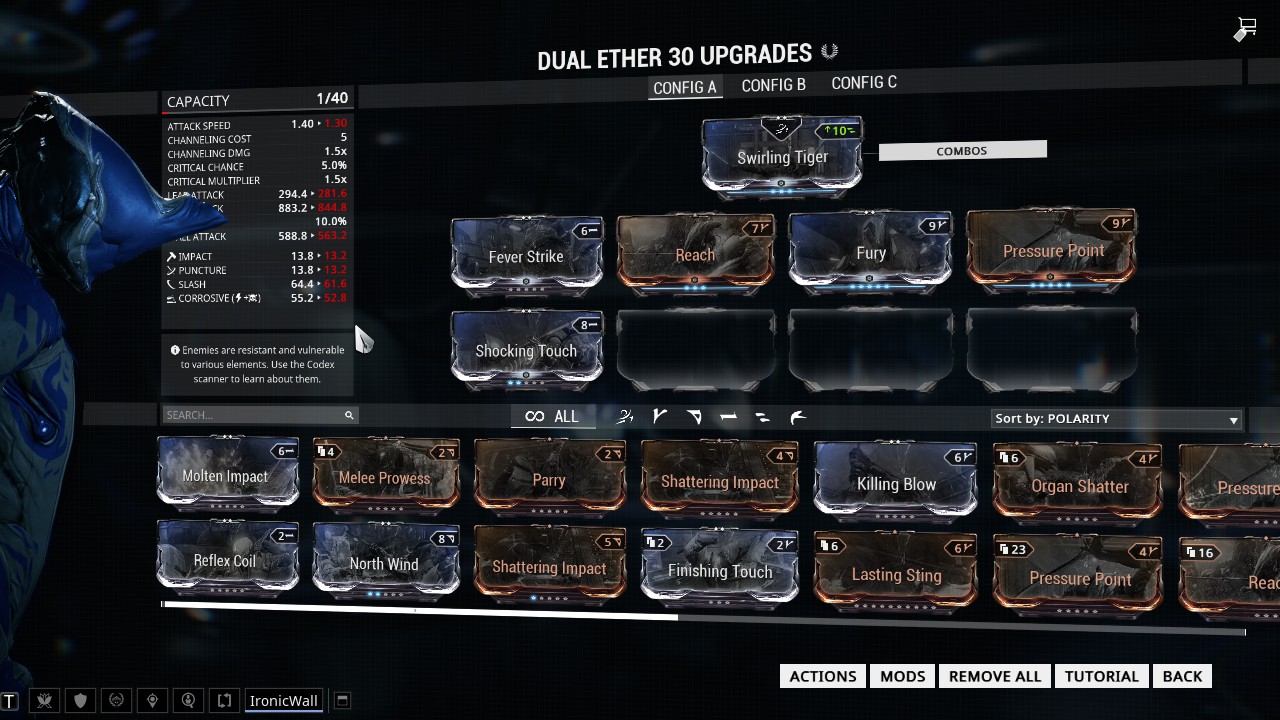Switch to Config C tab
This screenshot has width=1280, height=720.
(x=863, y=83)
